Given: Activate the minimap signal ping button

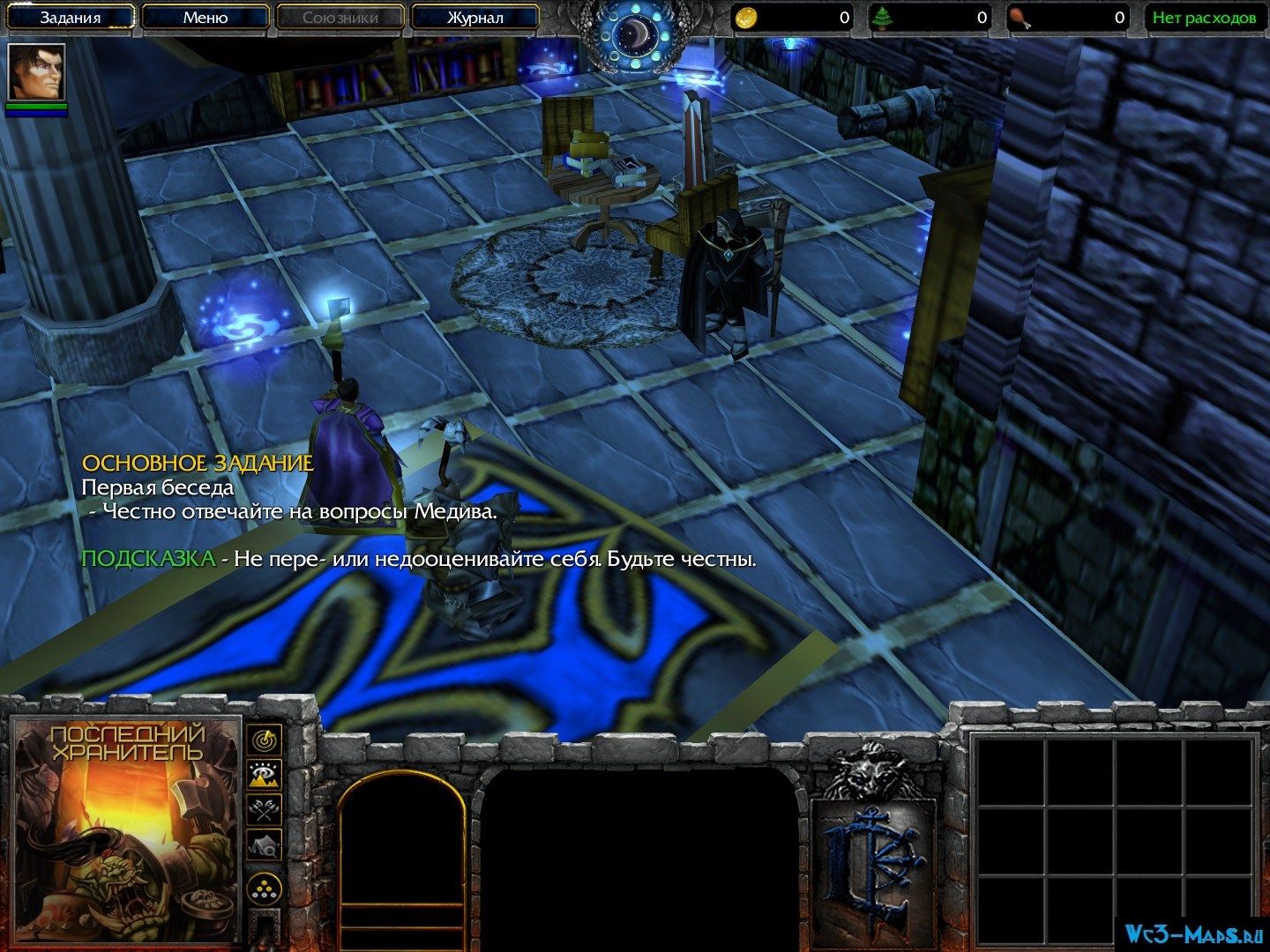Looking at the screenshot, I should coord(264,739).
